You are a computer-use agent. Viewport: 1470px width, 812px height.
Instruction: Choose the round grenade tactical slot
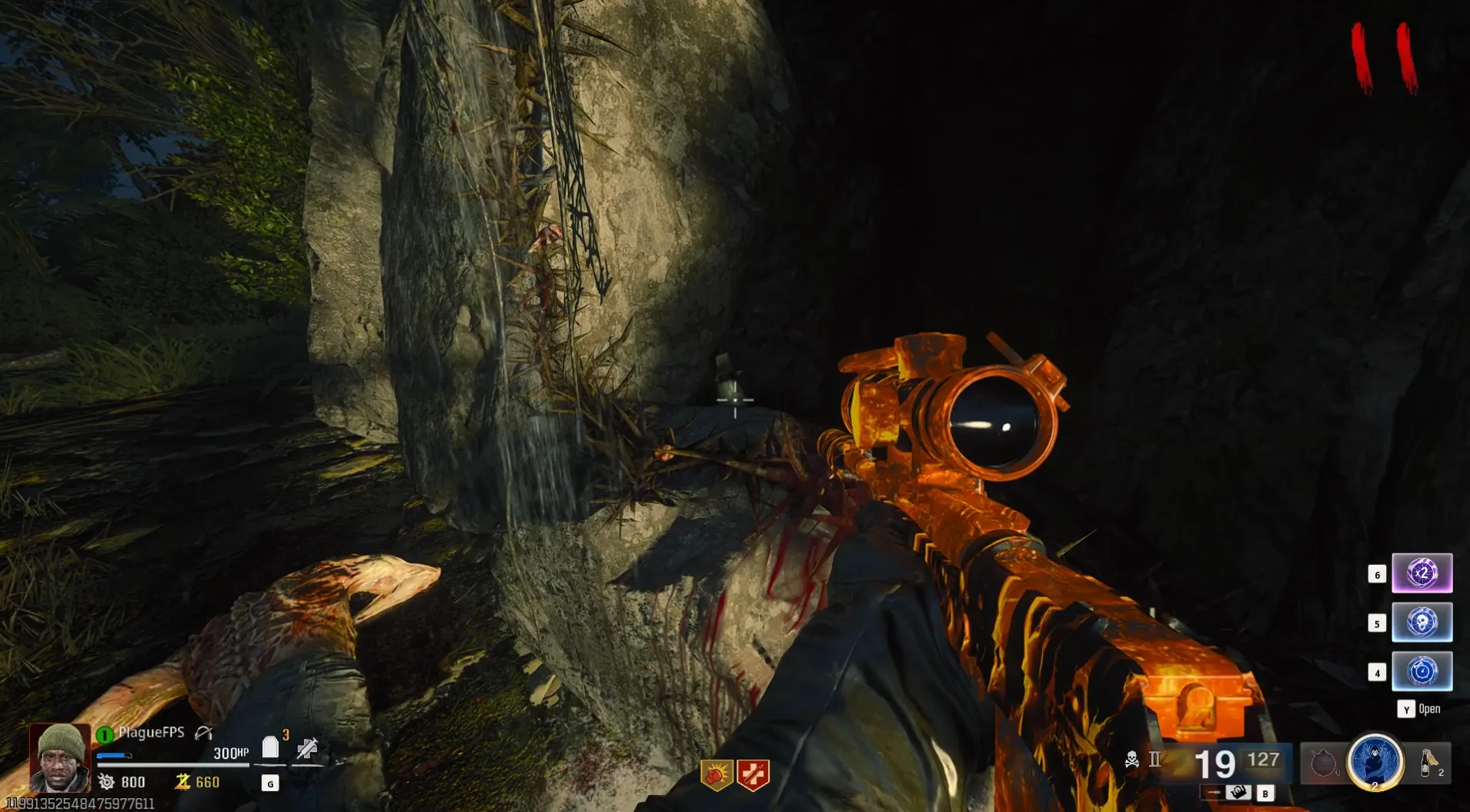coord(1322,764)
